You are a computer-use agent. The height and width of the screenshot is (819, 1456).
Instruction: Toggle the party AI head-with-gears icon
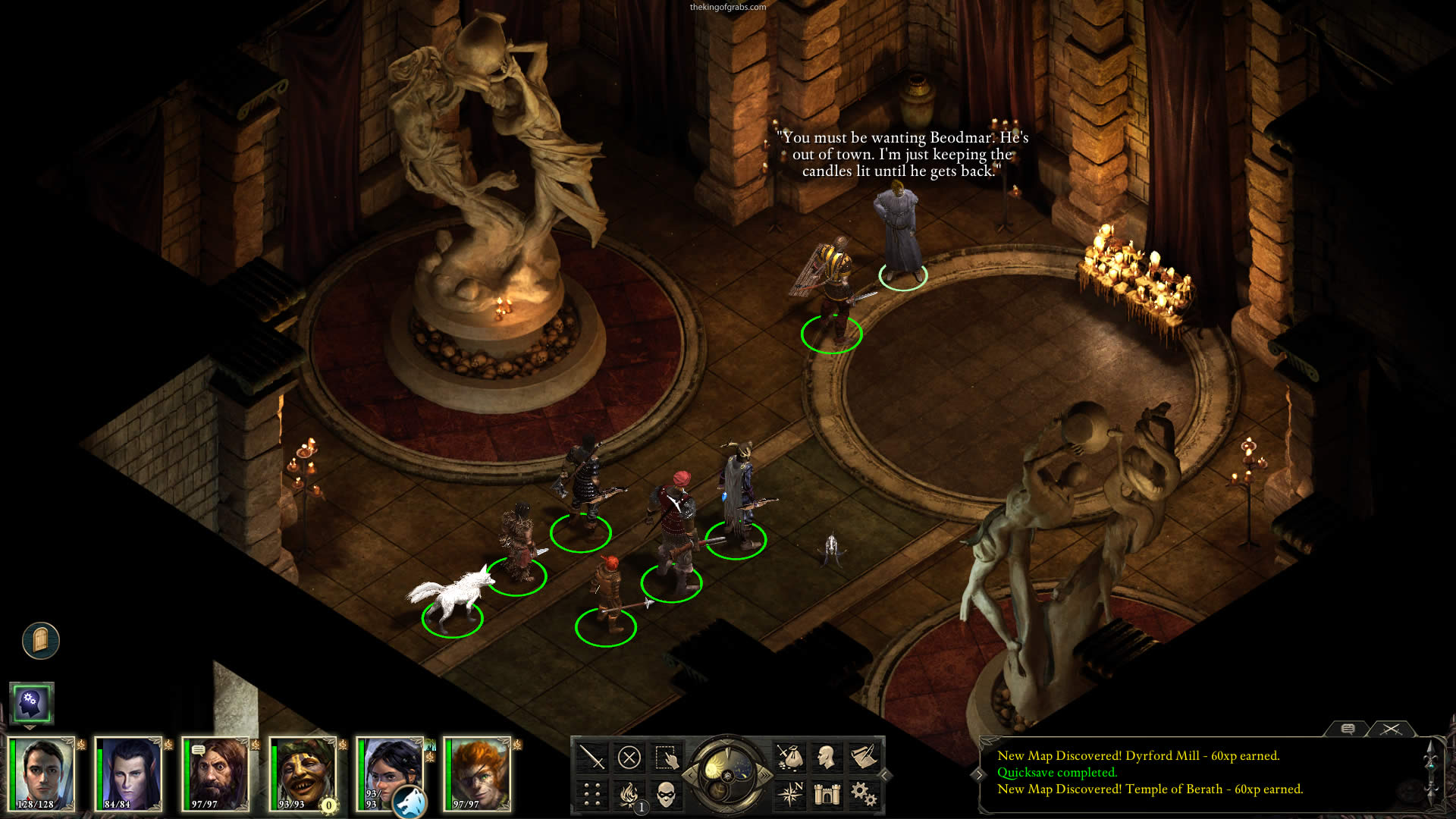tap(31, 703)
